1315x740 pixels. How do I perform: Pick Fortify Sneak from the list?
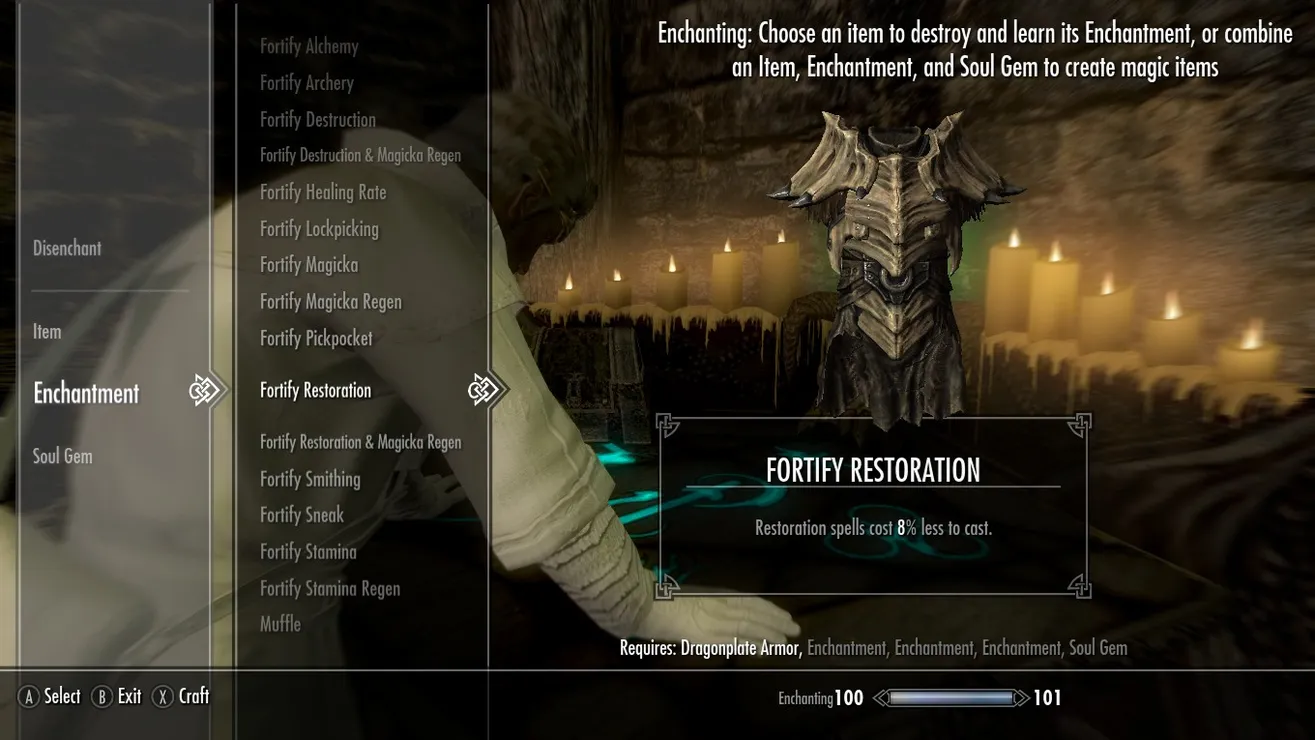coord(302,515)
